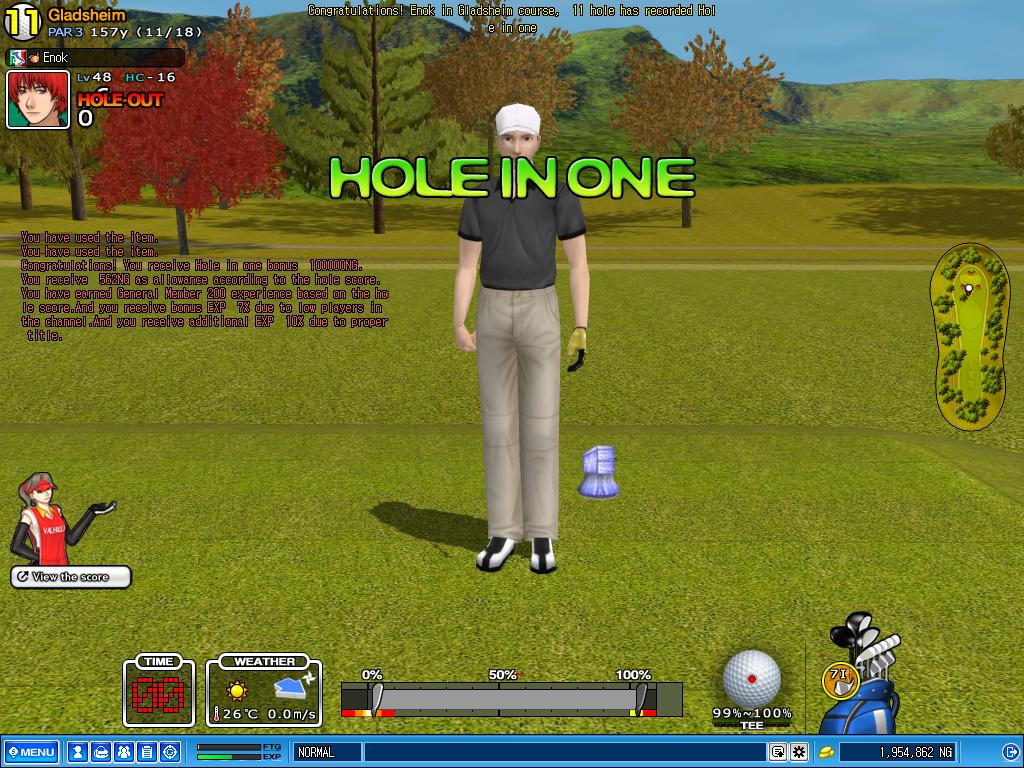Click the chat input field

click(x=565, y=752)
